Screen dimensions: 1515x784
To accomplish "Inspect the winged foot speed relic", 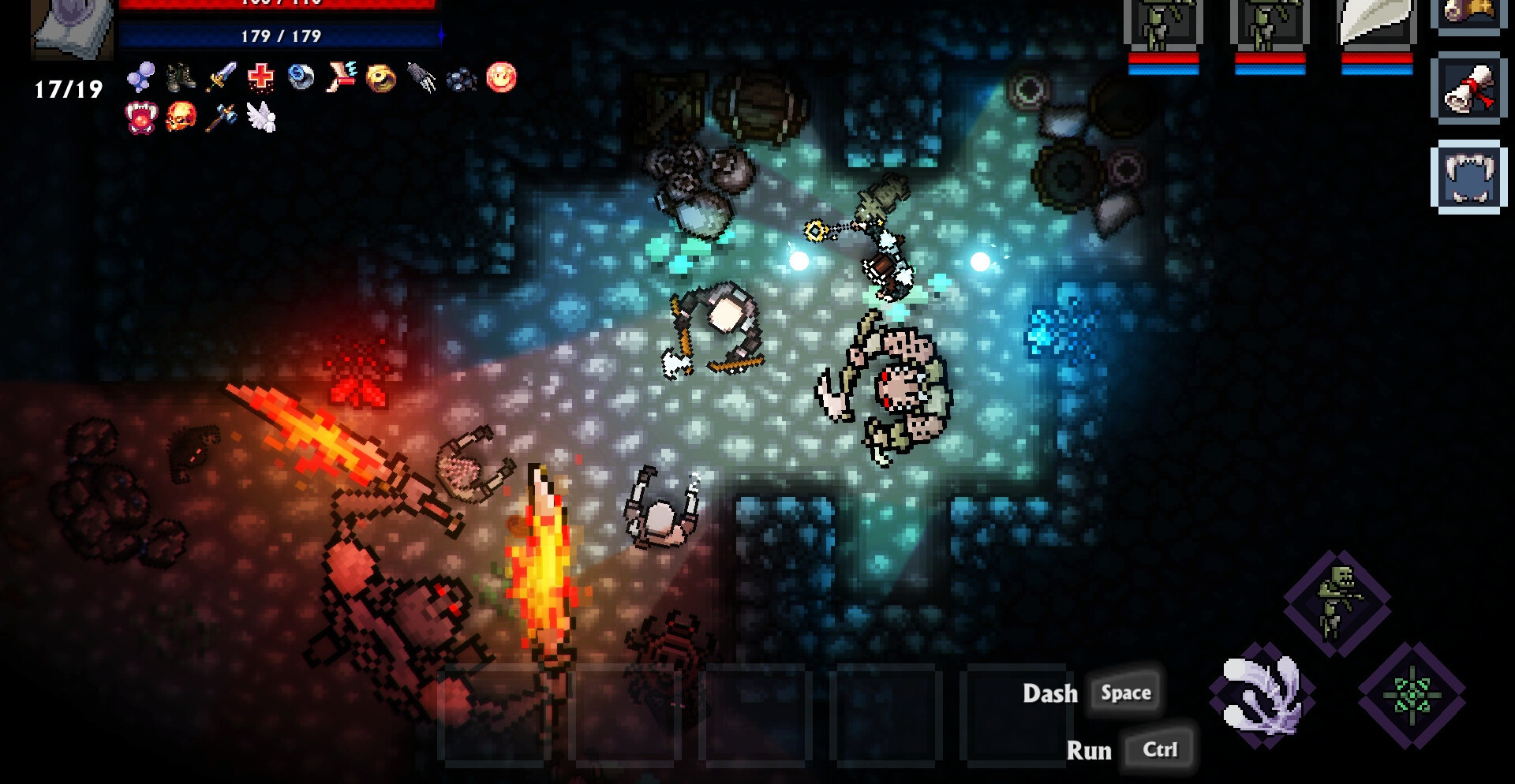I will coord(342,77).
